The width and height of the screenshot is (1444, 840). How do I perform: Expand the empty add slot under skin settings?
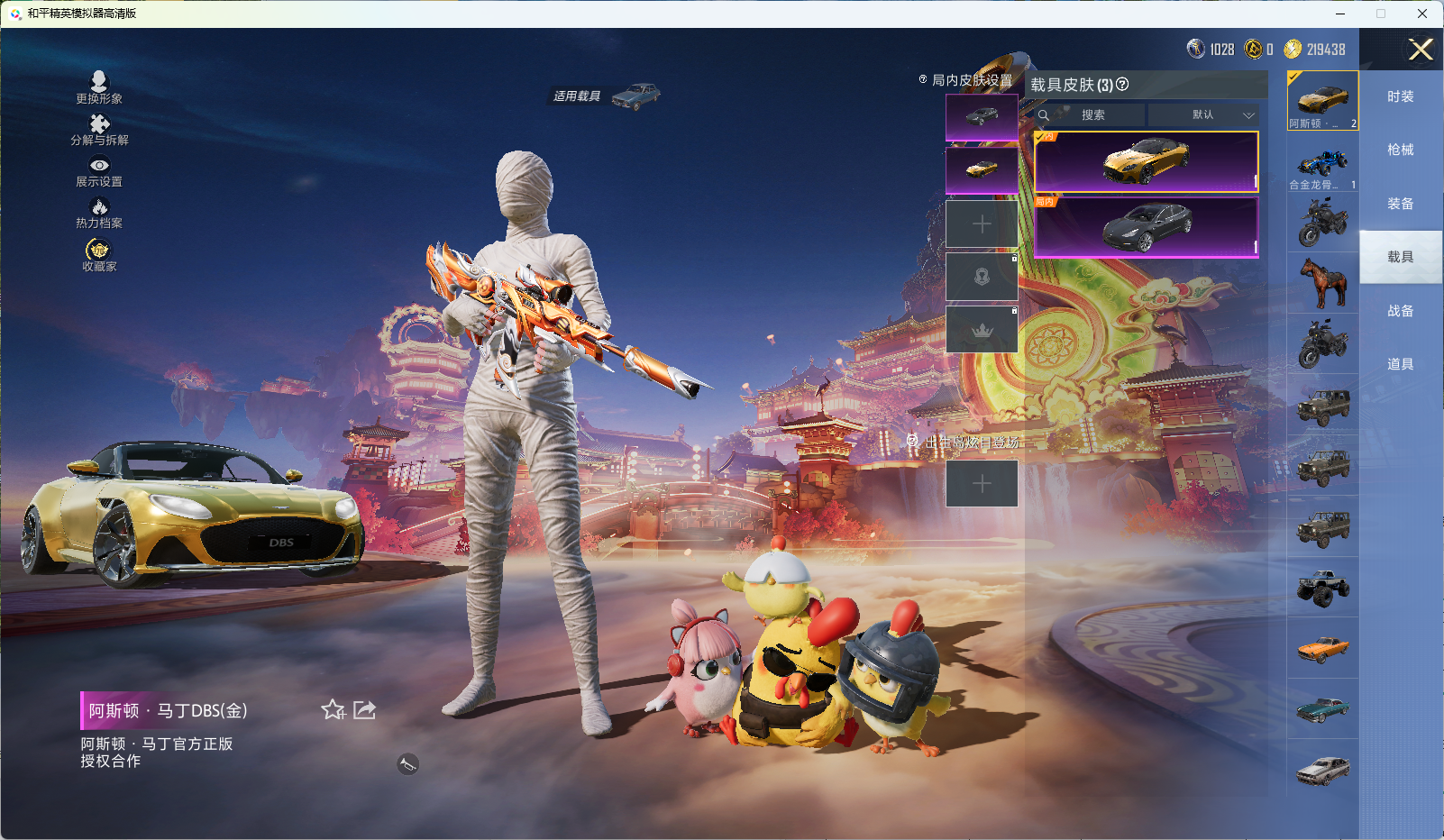[x=982, y=224]
